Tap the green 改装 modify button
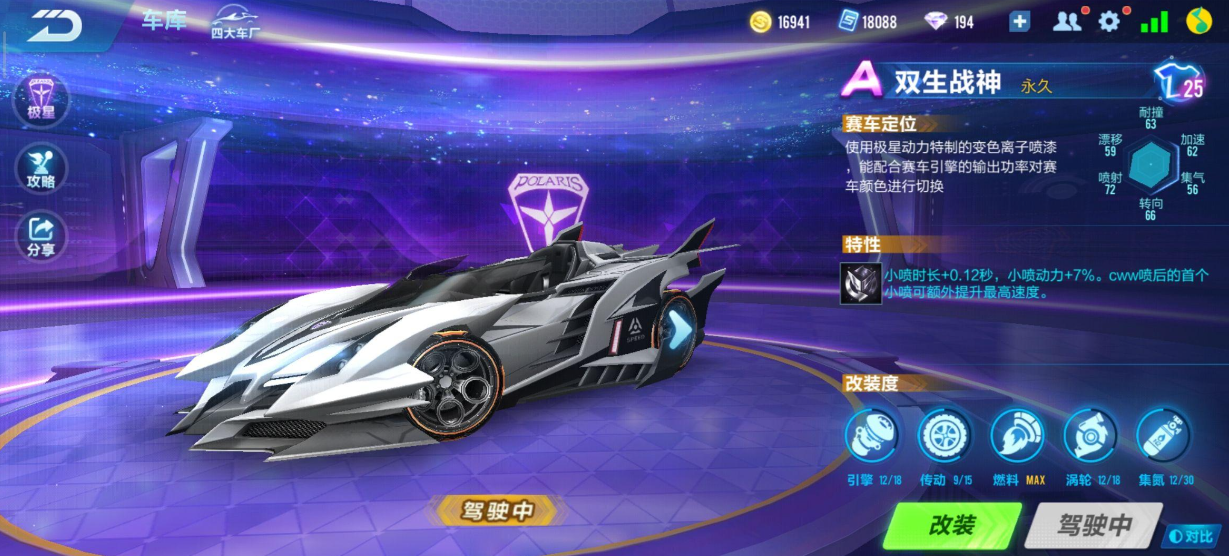 952,526
